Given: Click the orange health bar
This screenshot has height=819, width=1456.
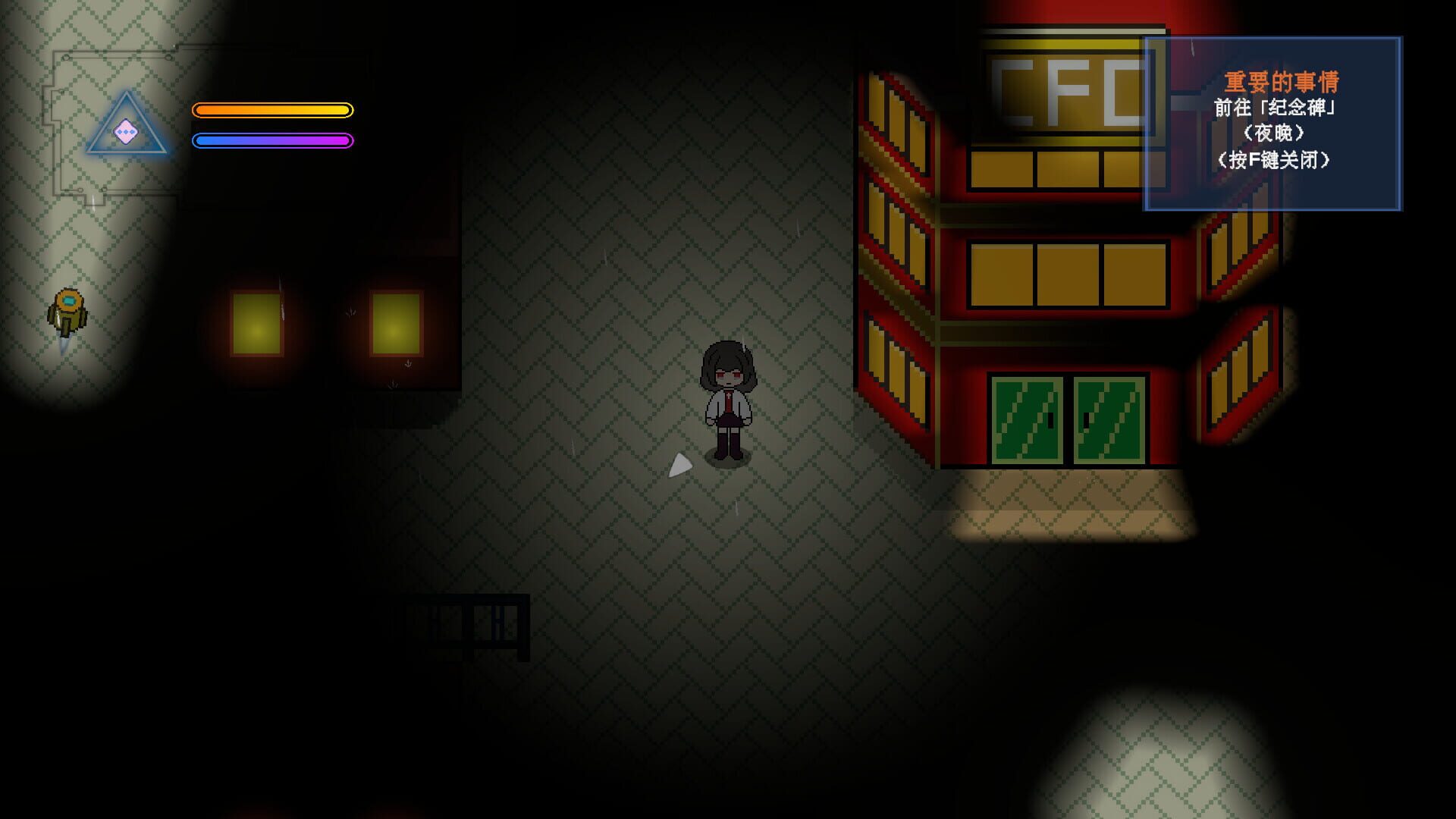Looking at the screenshot, I should pyautogui.click(x=273, y=110).
